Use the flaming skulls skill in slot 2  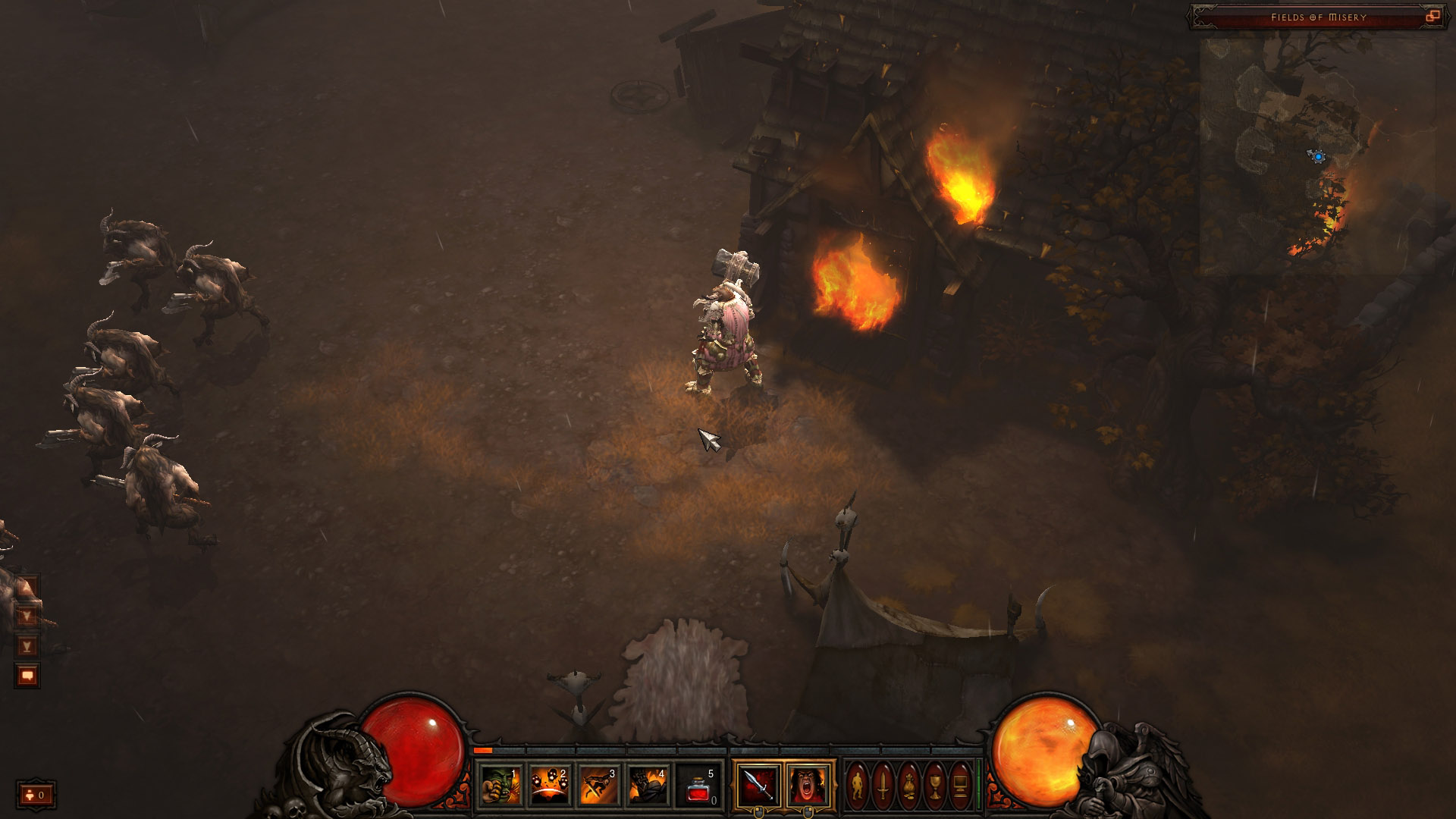pyautogui.click(x=550, y=784)
